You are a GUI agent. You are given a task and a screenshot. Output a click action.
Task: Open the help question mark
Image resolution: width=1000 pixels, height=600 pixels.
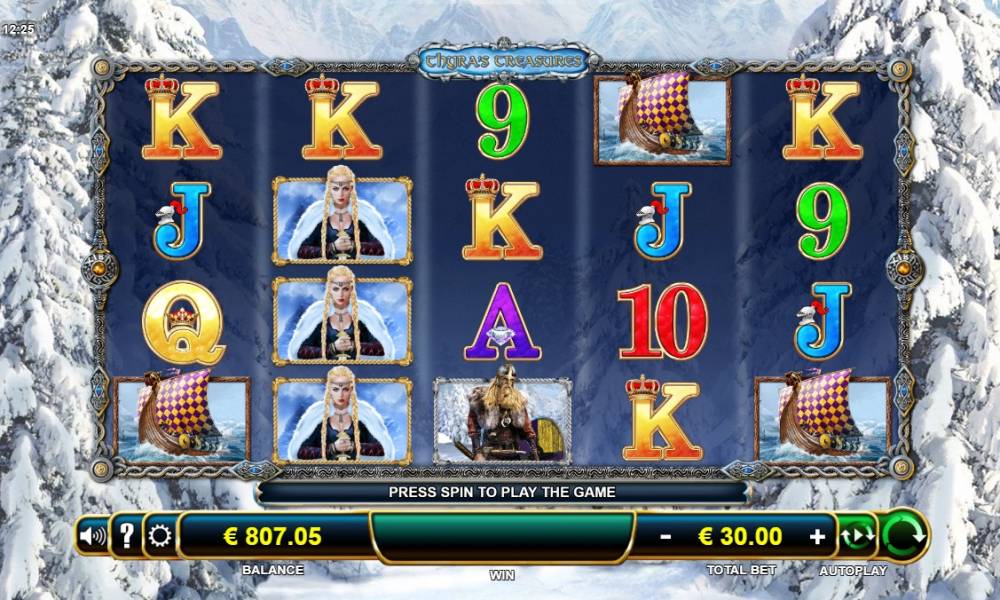(x=126, y=537)
